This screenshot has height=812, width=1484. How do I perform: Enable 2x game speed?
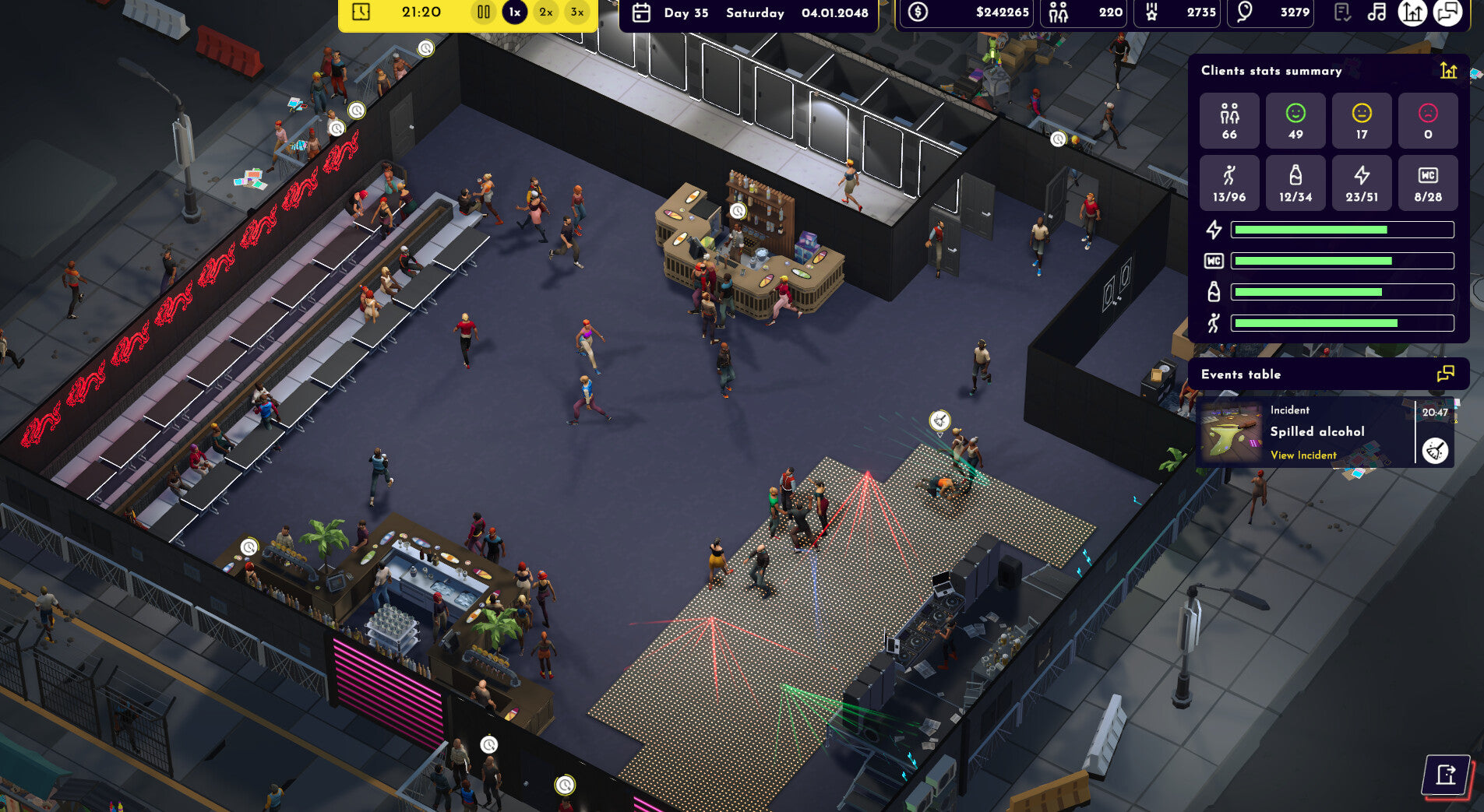coord(545,12)
